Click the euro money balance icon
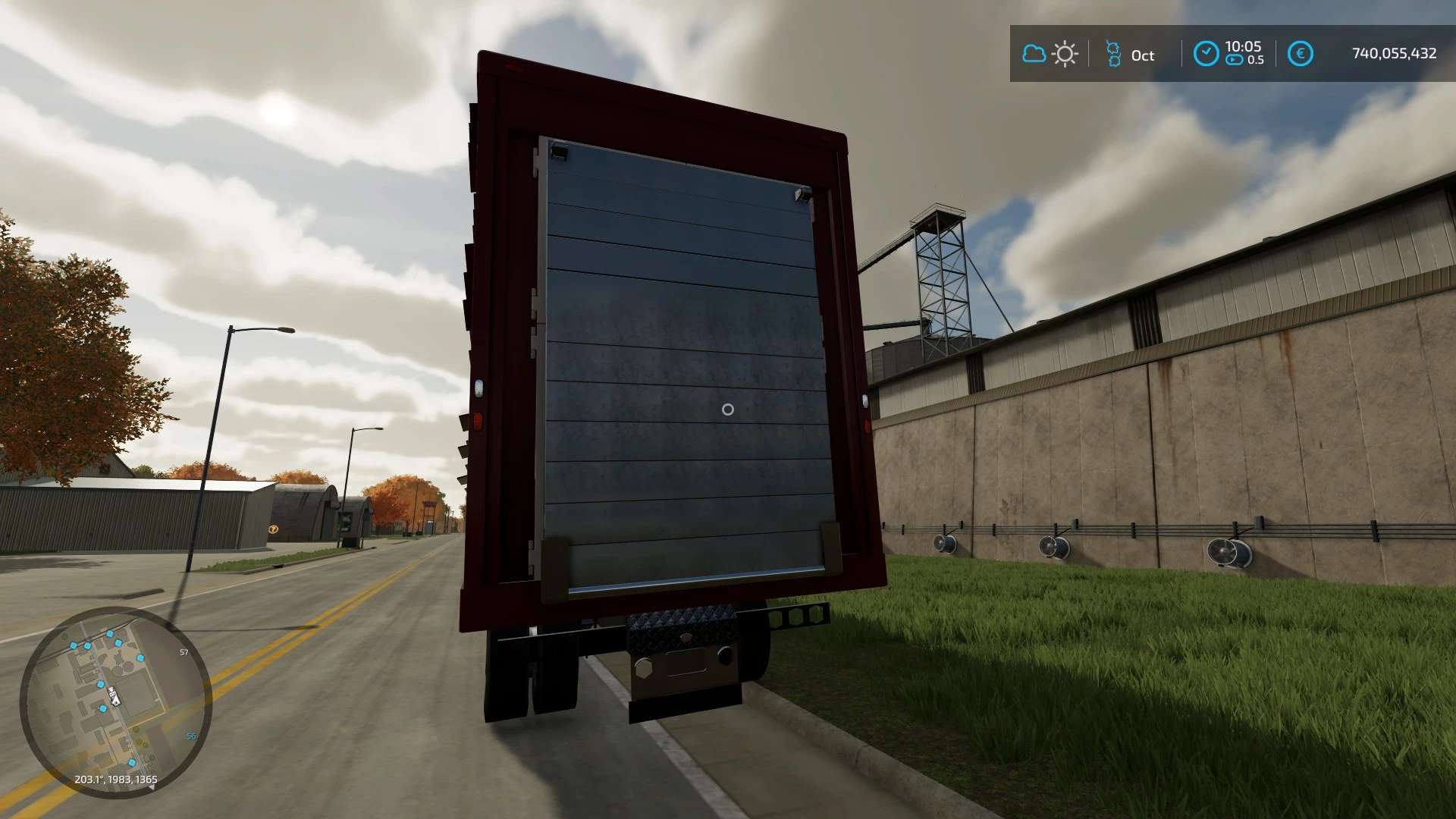 tap(1300, 54)
